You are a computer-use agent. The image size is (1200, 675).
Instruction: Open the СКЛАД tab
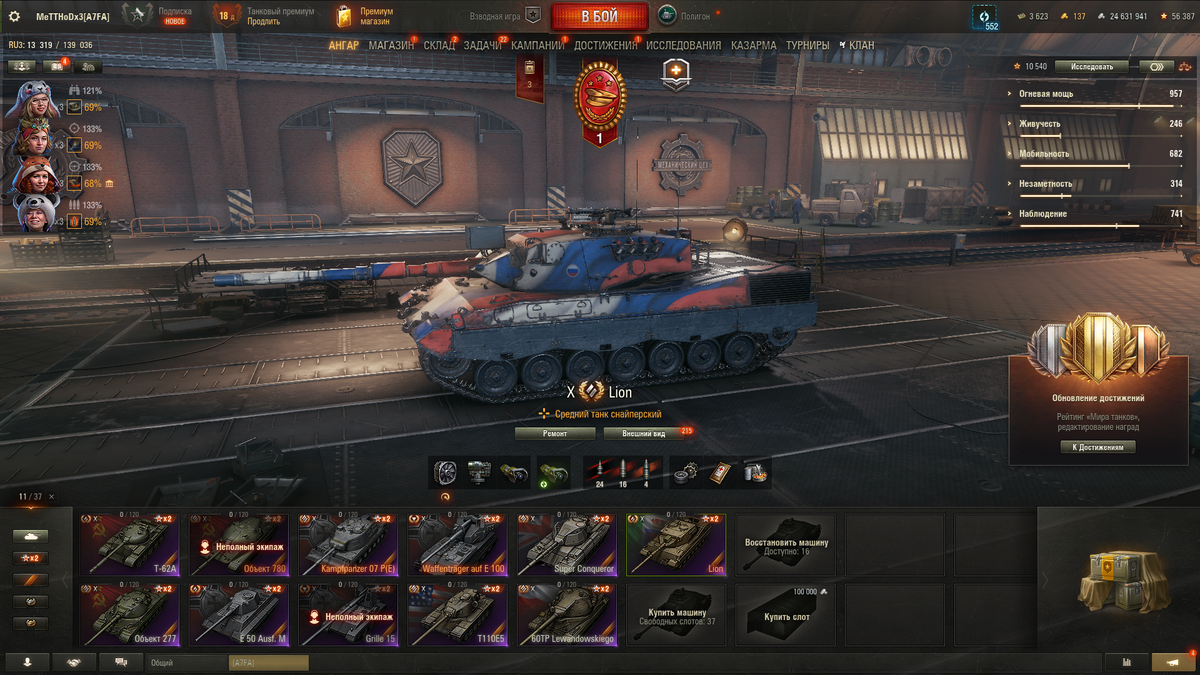click(439, 45)
